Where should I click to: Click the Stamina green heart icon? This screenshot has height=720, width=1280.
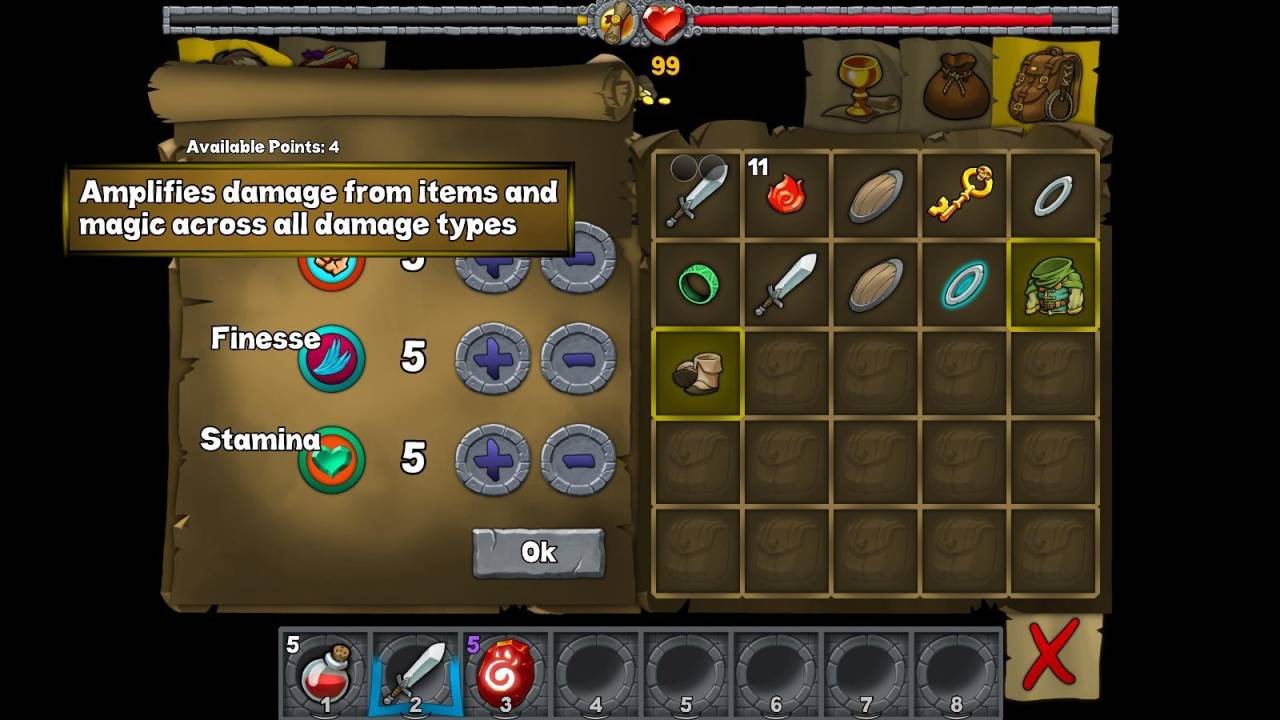[331, 459]
